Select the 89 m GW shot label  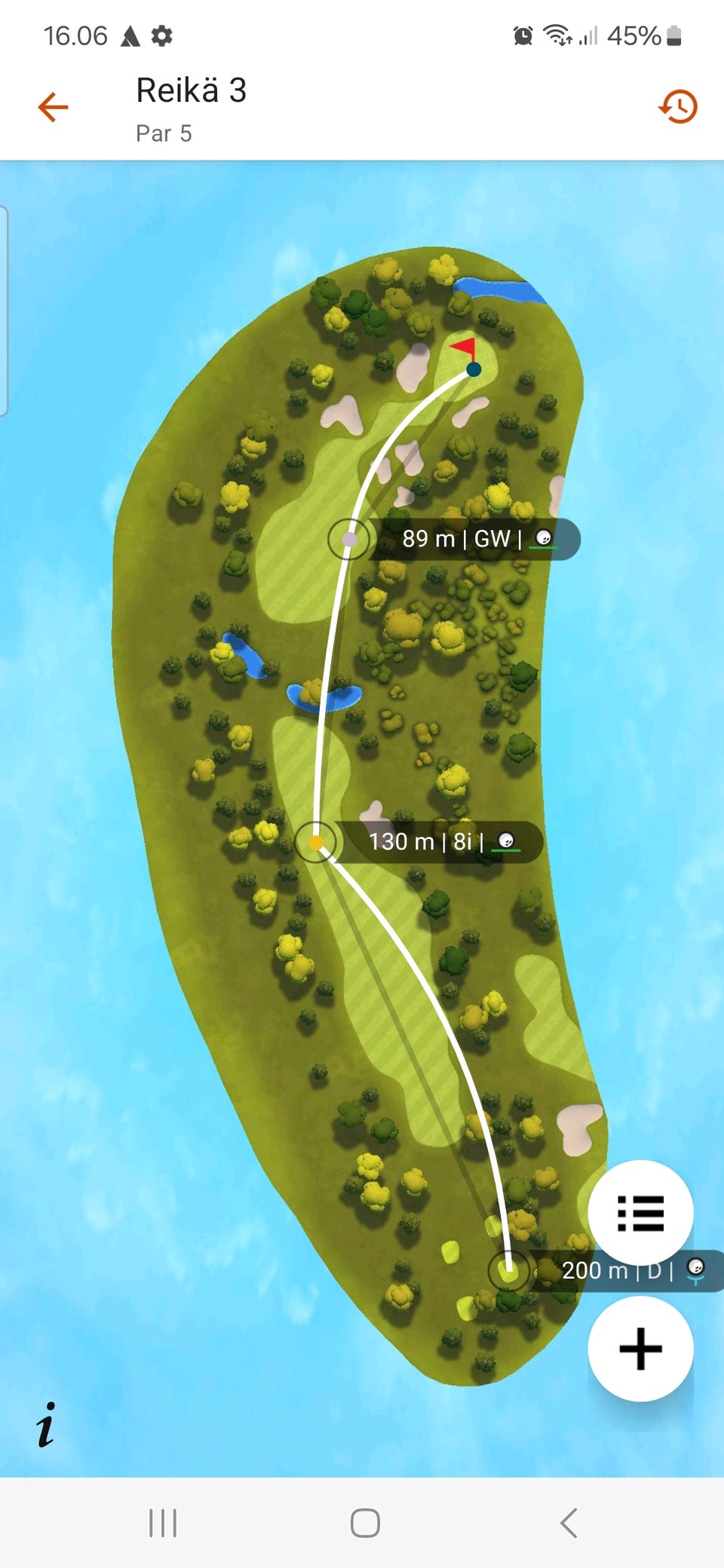[475, 539]
